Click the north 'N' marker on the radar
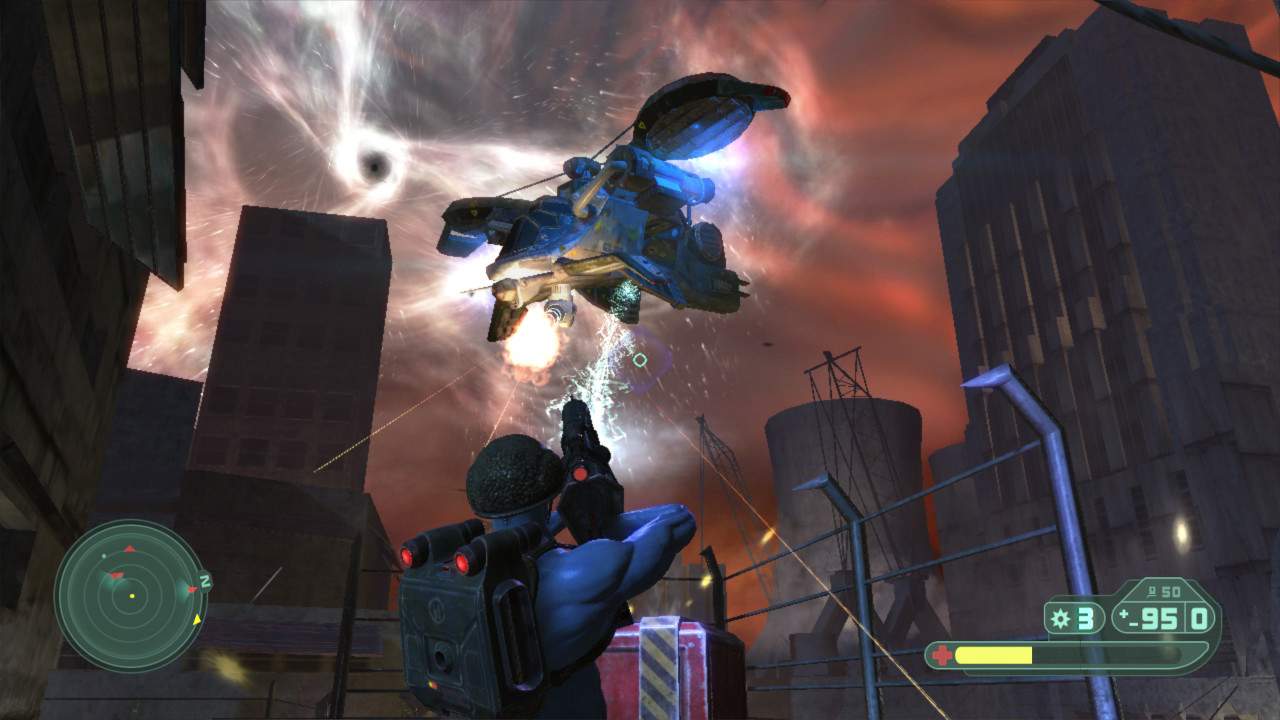This screenshot has height=720, width=1280. pyautogui.click(x=203, y=579)
